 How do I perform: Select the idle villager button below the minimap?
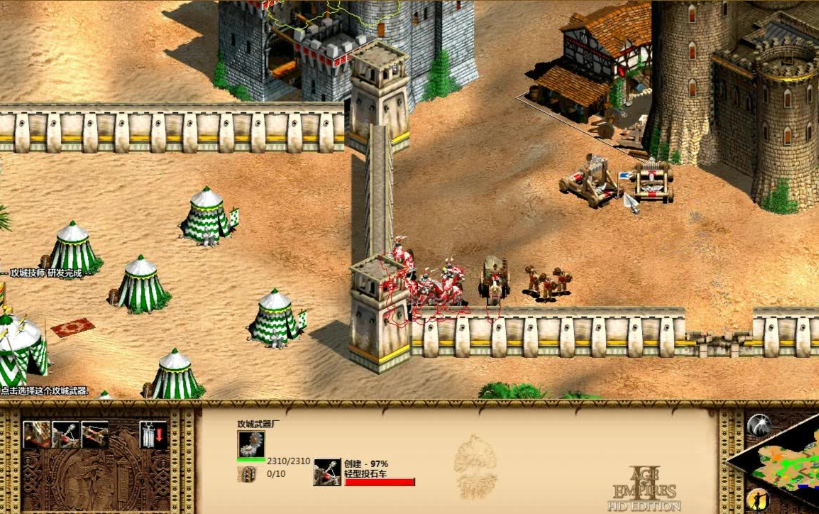(759, 498)
